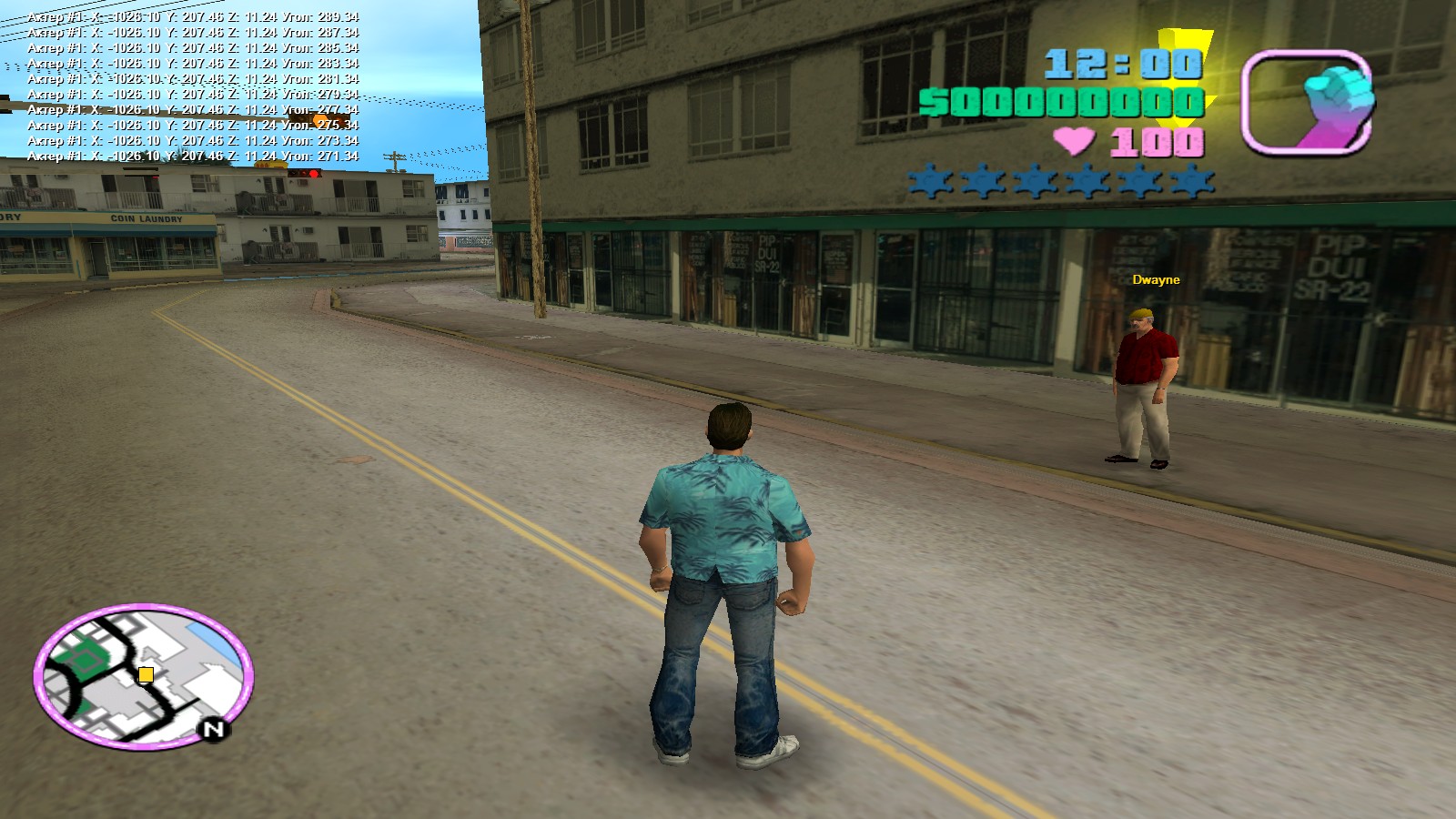Click the circular radar minimap
This screenshot has height=819, width=1456.
144,676
